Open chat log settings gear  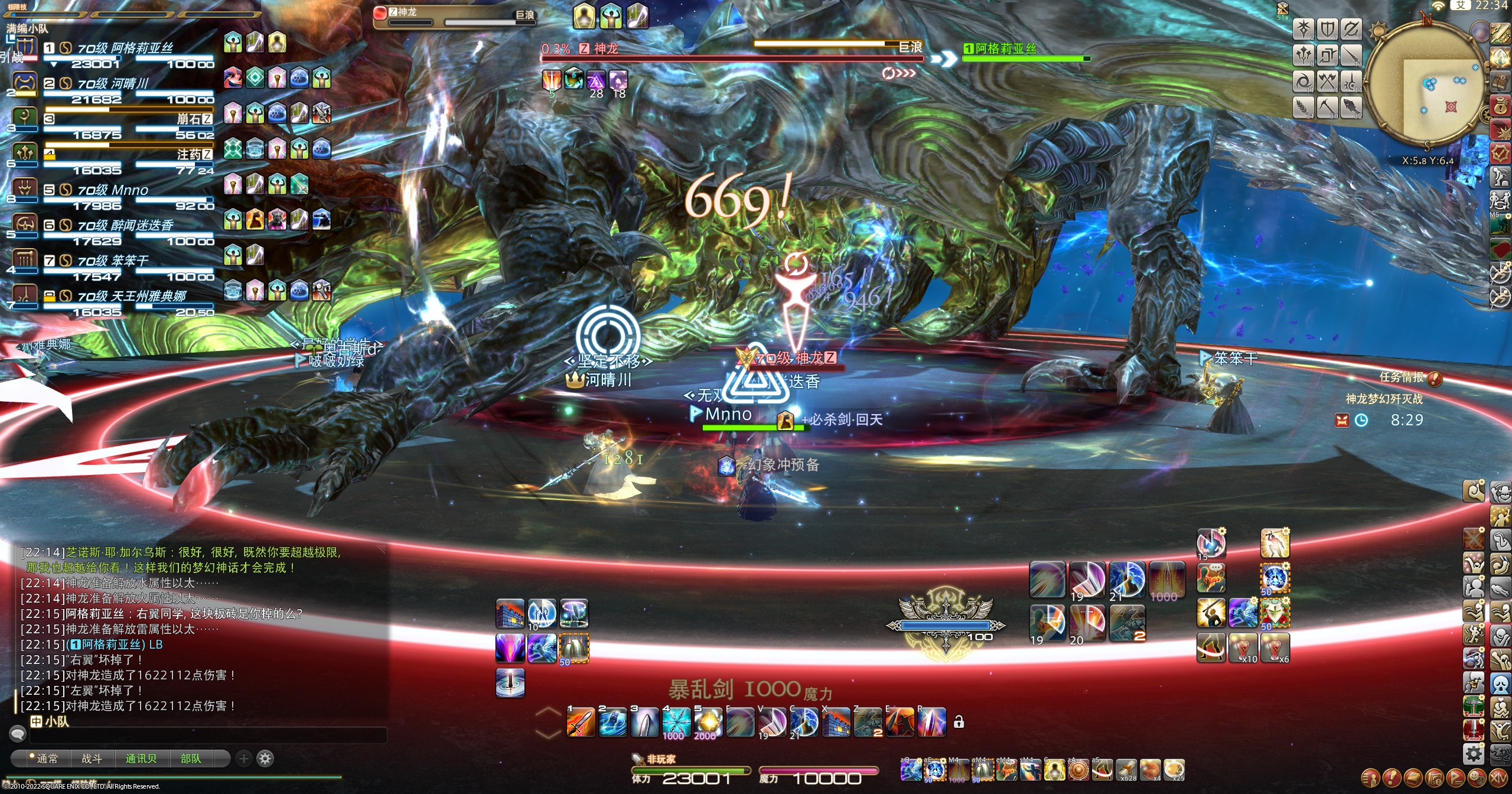(265, 759)
